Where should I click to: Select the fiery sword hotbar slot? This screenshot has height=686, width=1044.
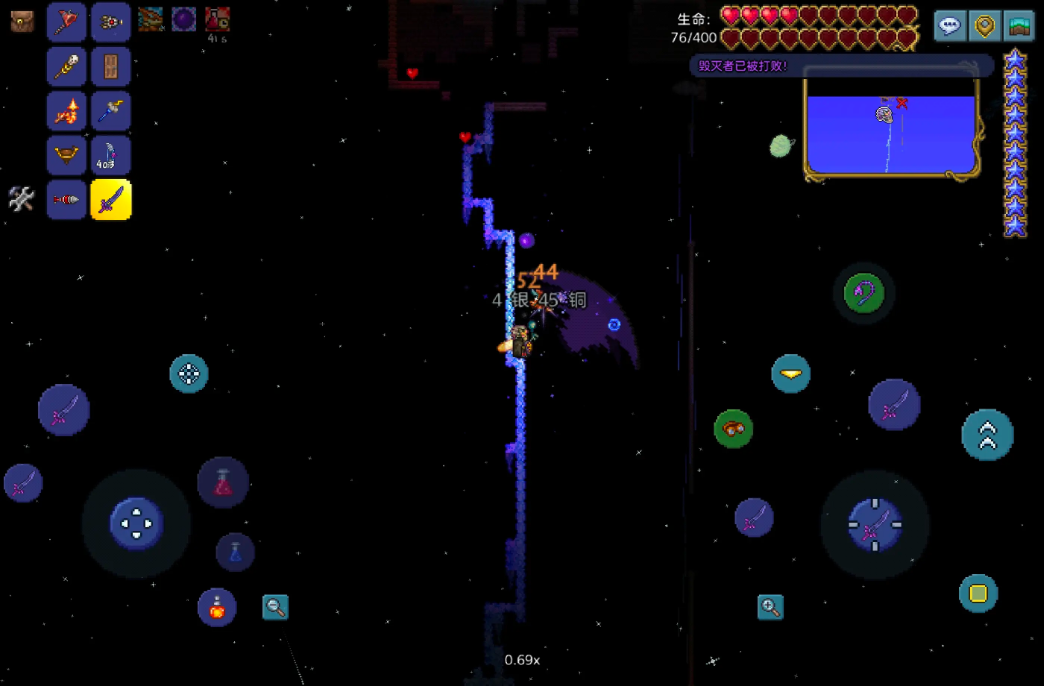pyautogui.click(x=67, y=111)
